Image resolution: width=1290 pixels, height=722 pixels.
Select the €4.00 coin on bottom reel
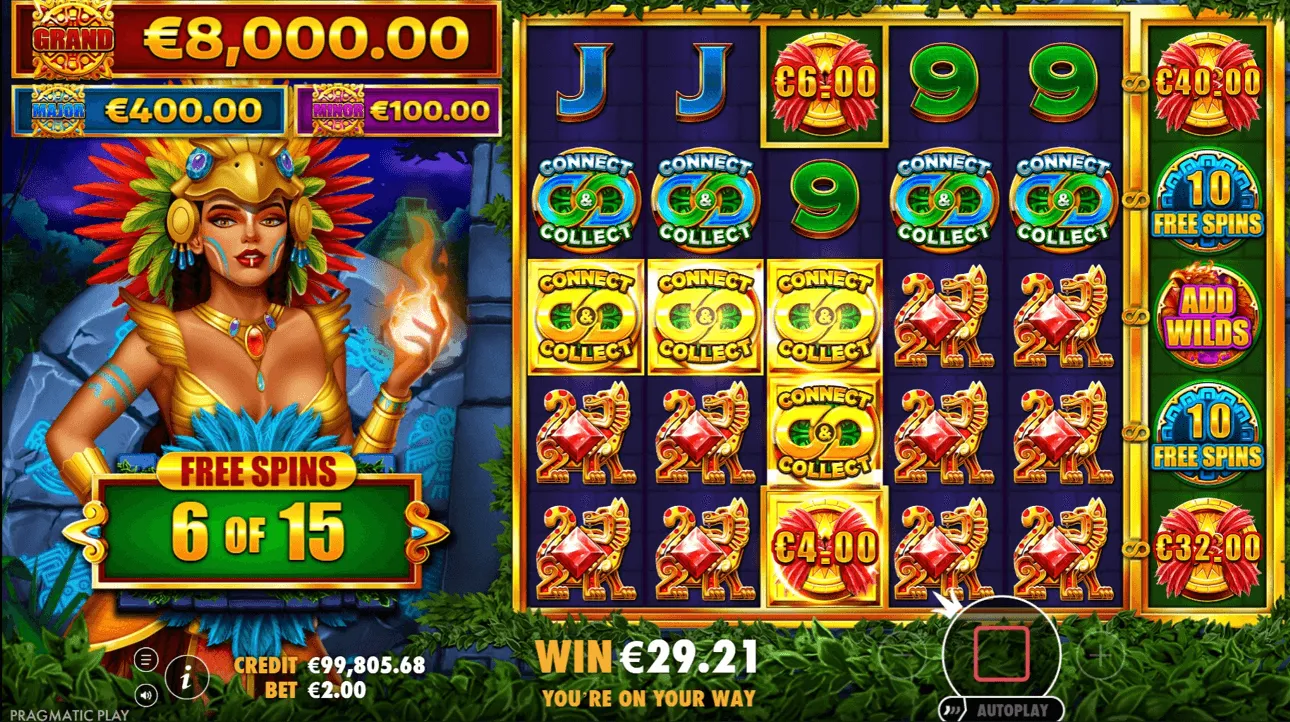click(x=823, y=545)
